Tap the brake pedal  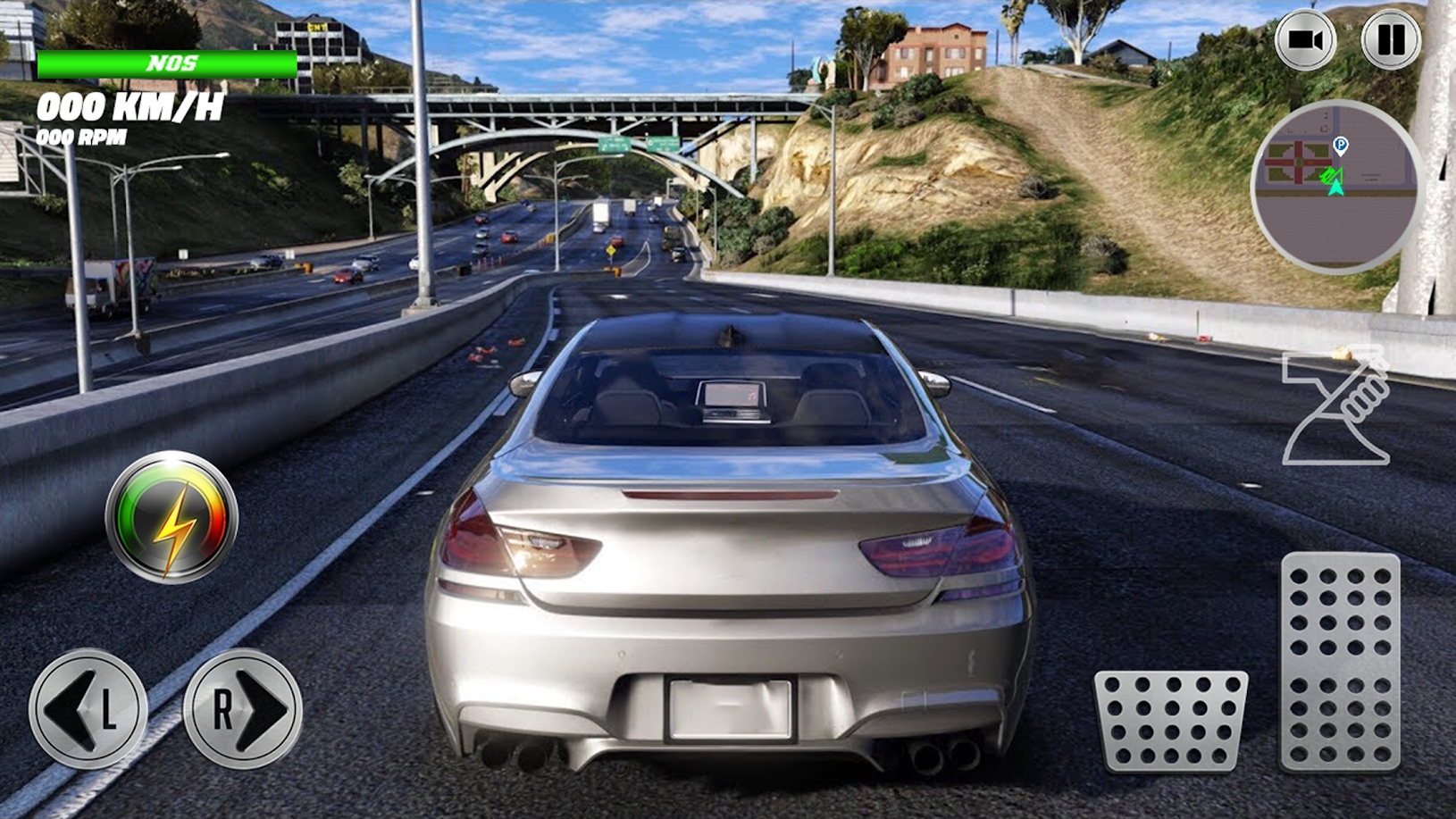click(1170, 720)
